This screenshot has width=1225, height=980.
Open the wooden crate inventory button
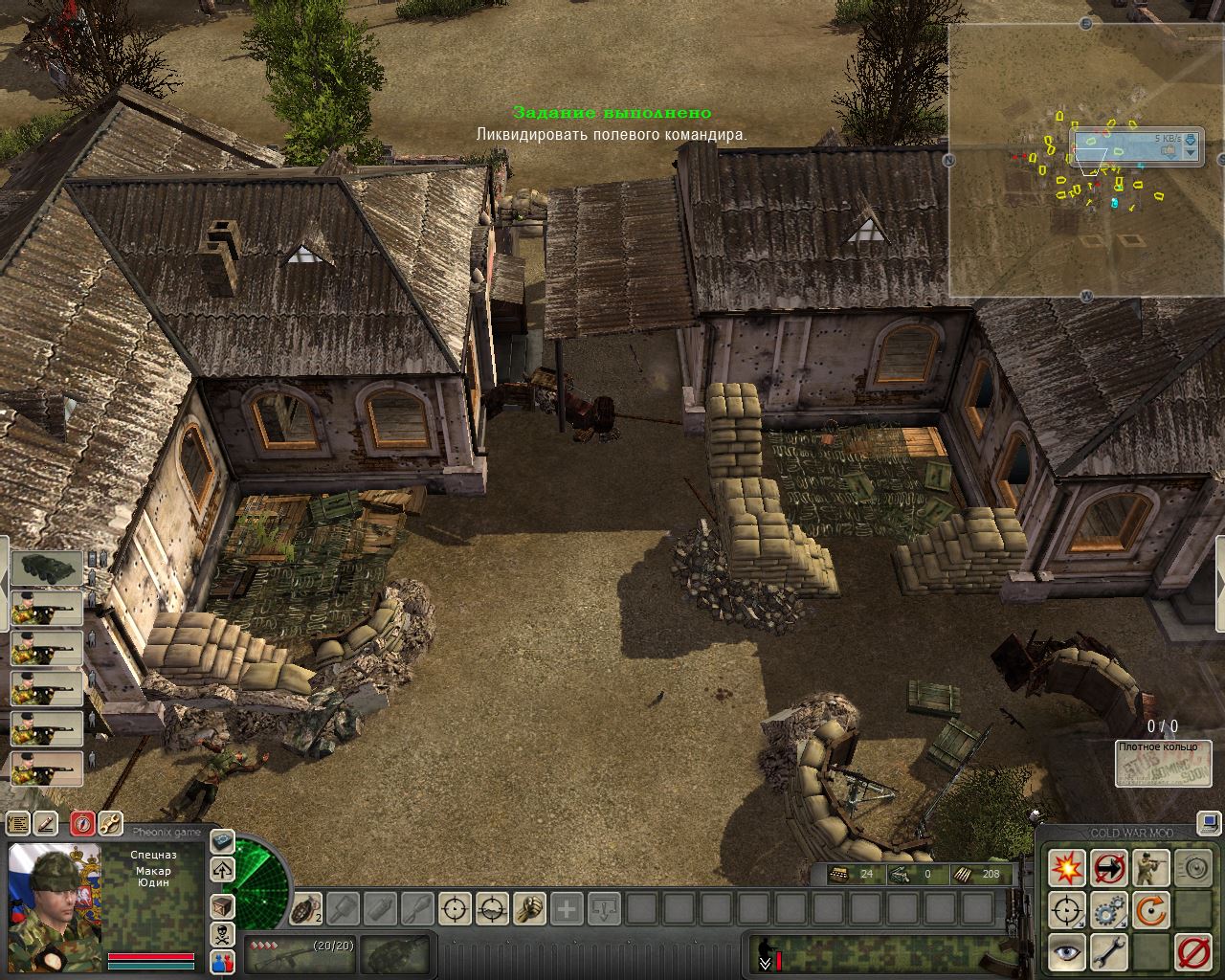pos(222,906)
